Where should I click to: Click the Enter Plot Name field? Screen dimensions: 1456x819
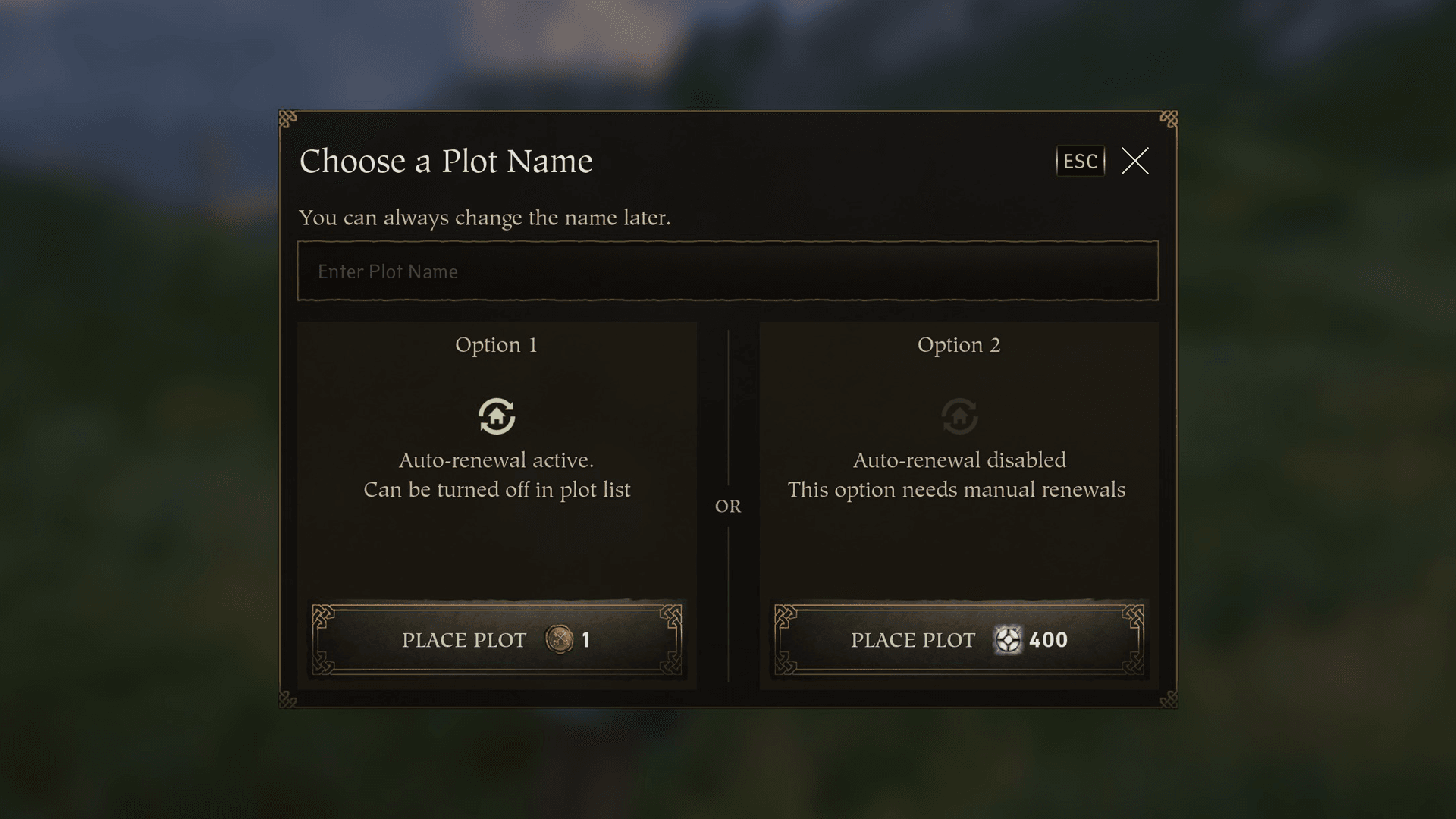[728, 271]
